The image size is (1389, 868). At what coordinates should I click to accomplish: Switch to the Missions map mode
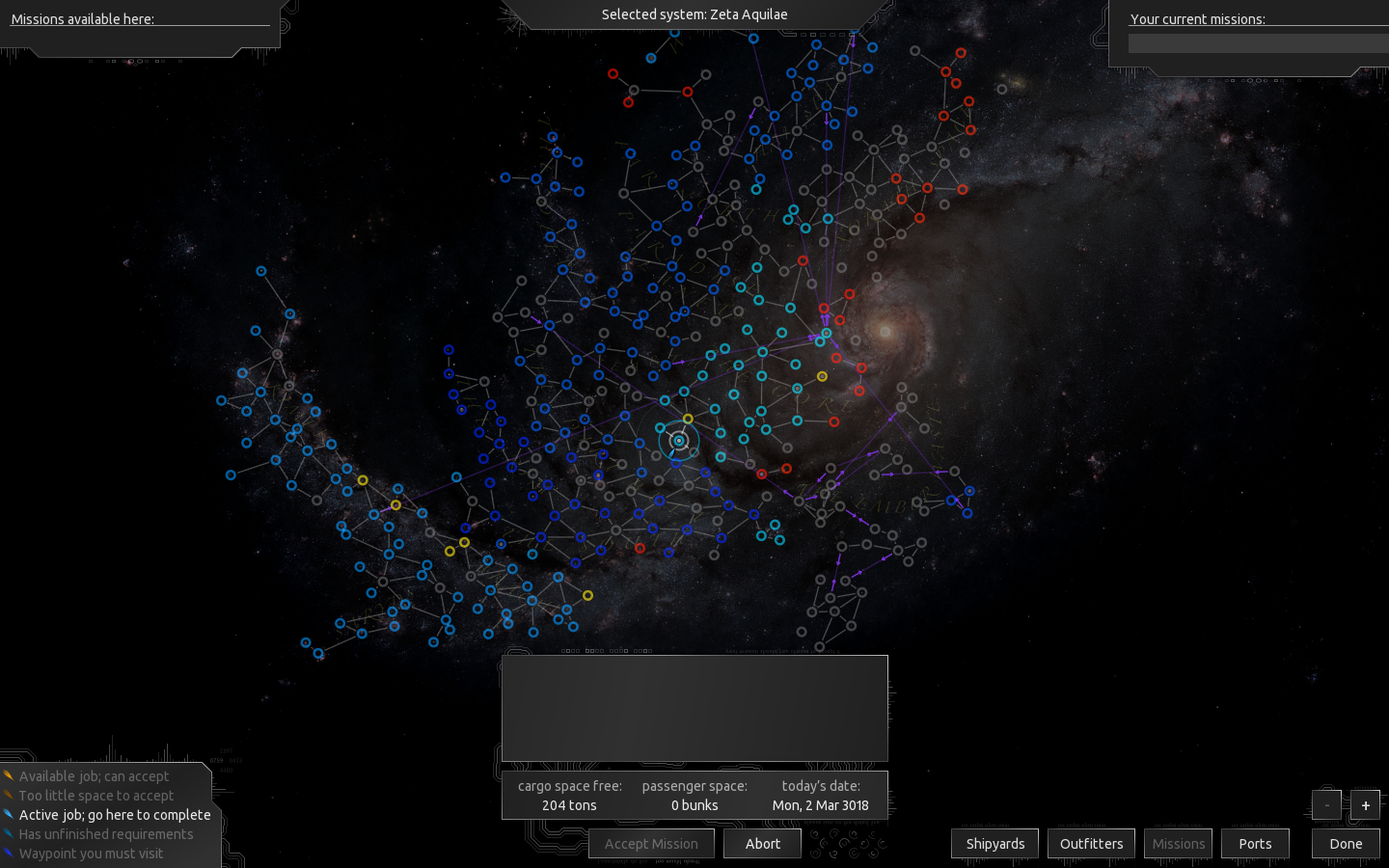click(1178, 843)
